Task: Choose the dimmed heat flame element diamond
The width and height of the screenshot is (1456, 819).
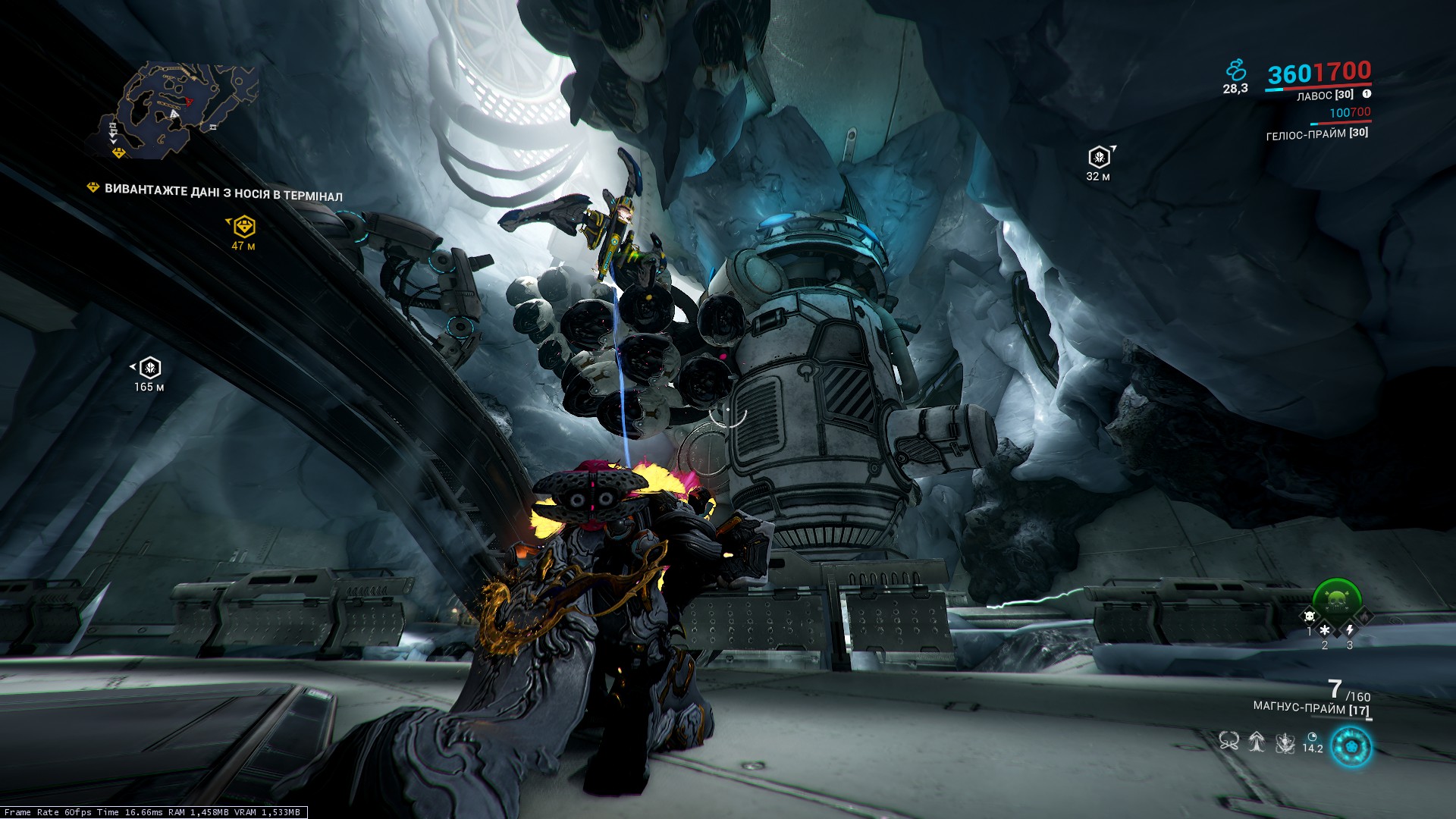Action: tap(1365, 617)
